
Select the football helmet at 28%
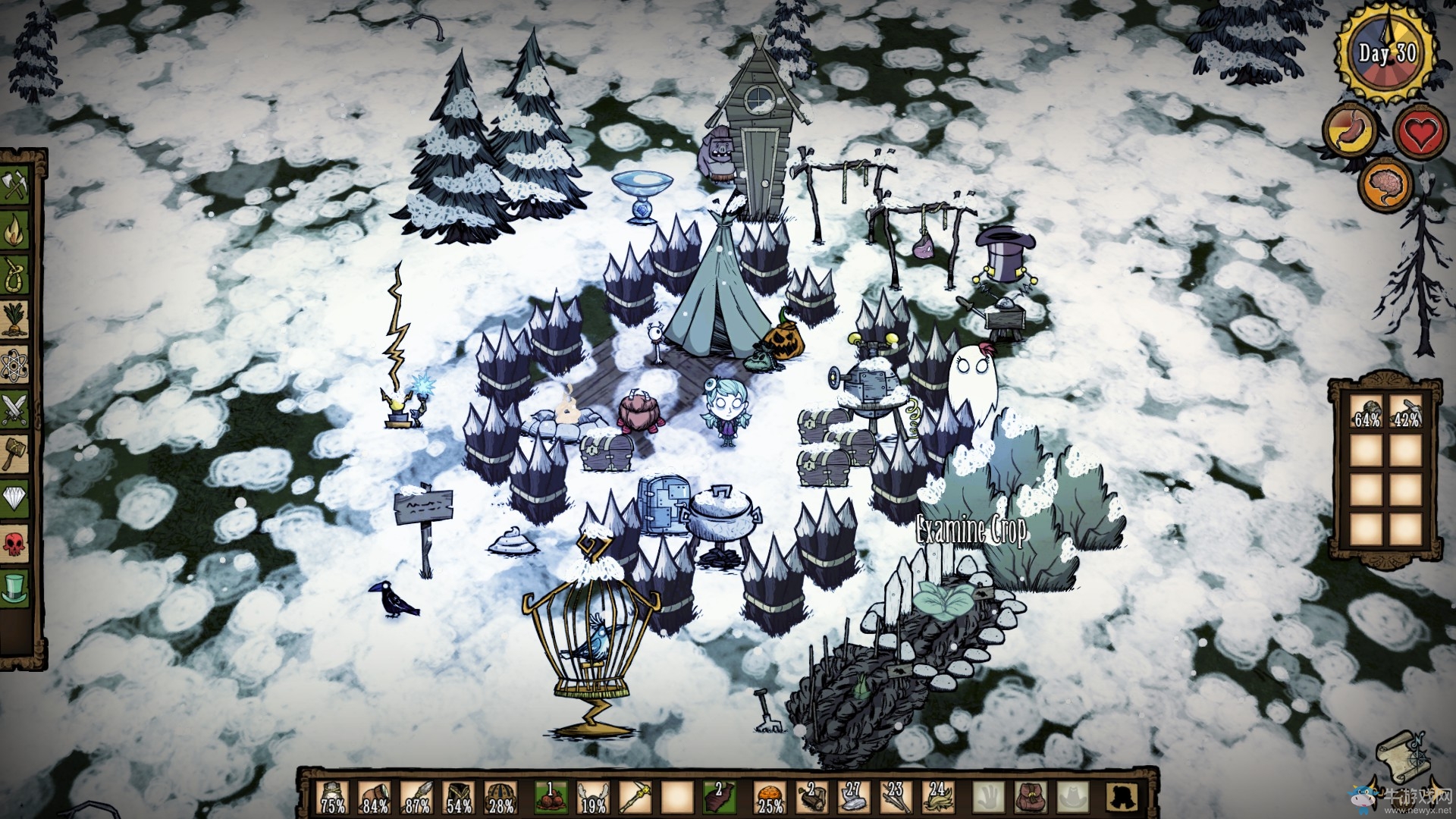point(500,793)
